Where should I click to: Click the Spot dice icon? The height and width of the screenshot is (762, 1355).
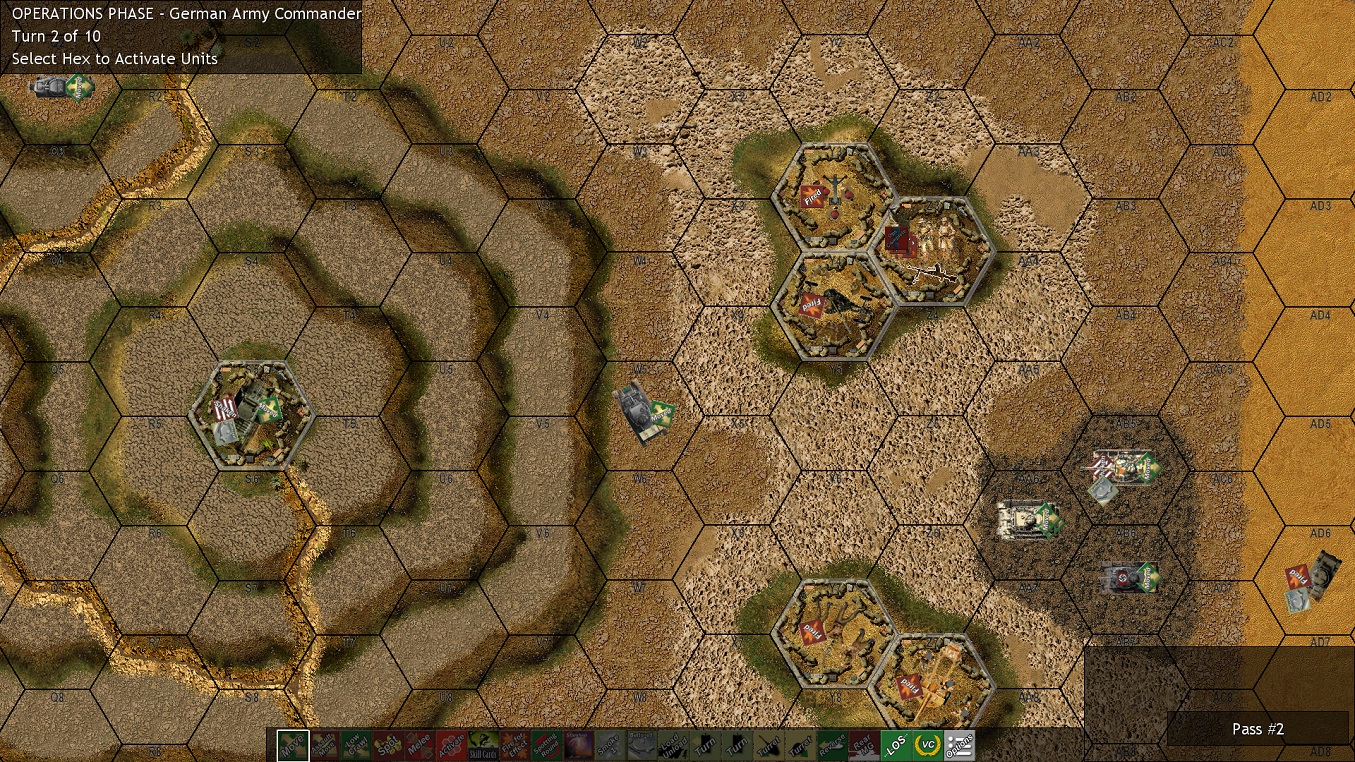click(388, 745)
